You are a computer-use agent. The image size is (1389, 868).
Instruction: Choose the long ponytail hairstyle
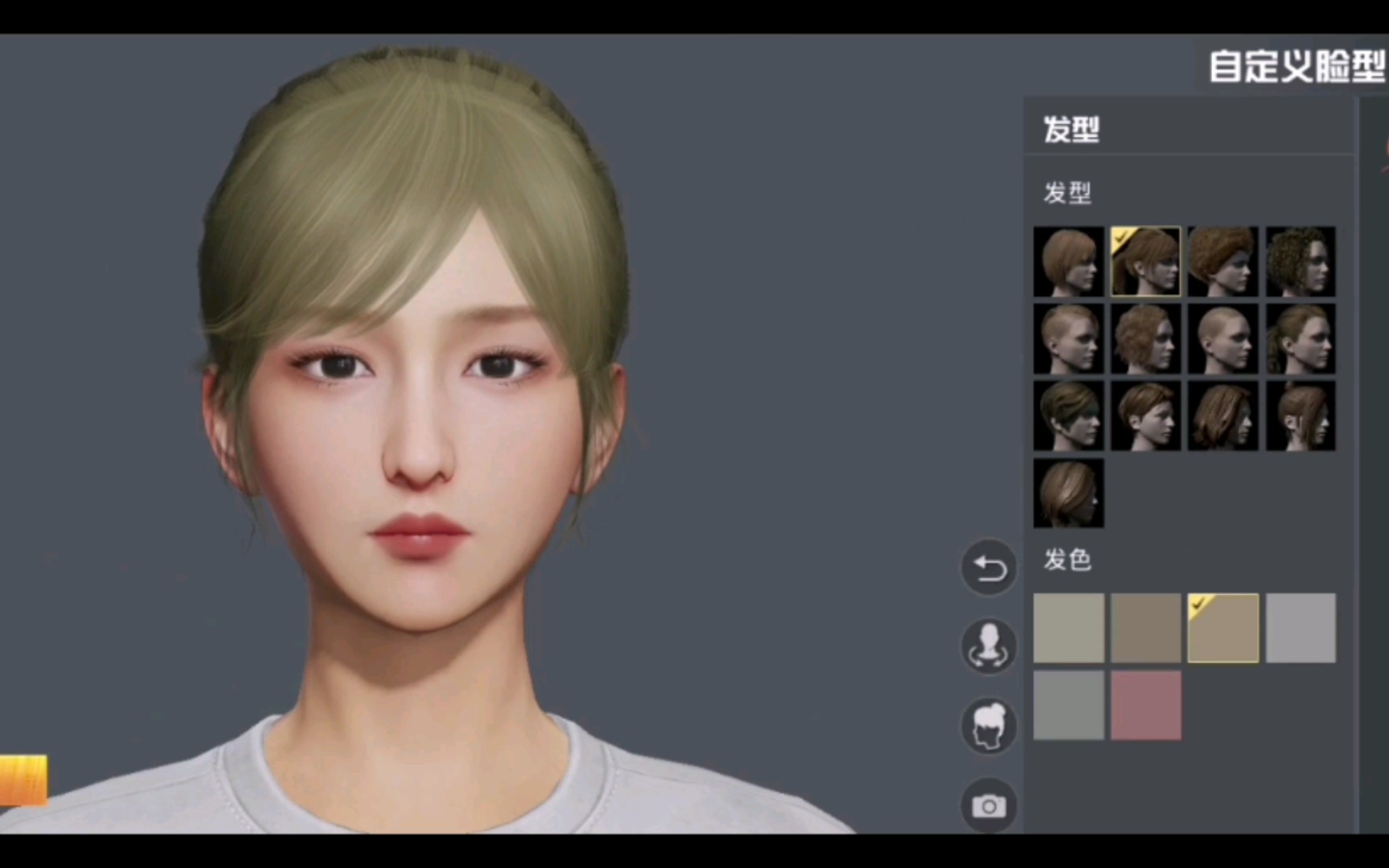tap(1300, 338)
